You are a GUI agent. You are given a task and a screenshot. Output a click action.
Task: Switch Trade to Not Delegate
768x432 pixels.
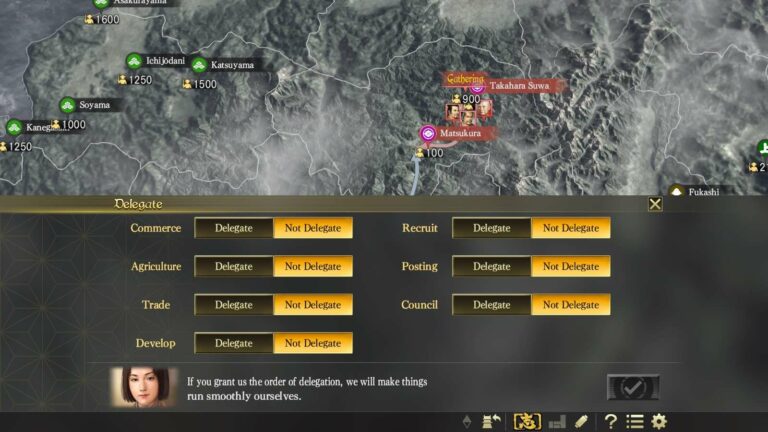coord(313,305)
